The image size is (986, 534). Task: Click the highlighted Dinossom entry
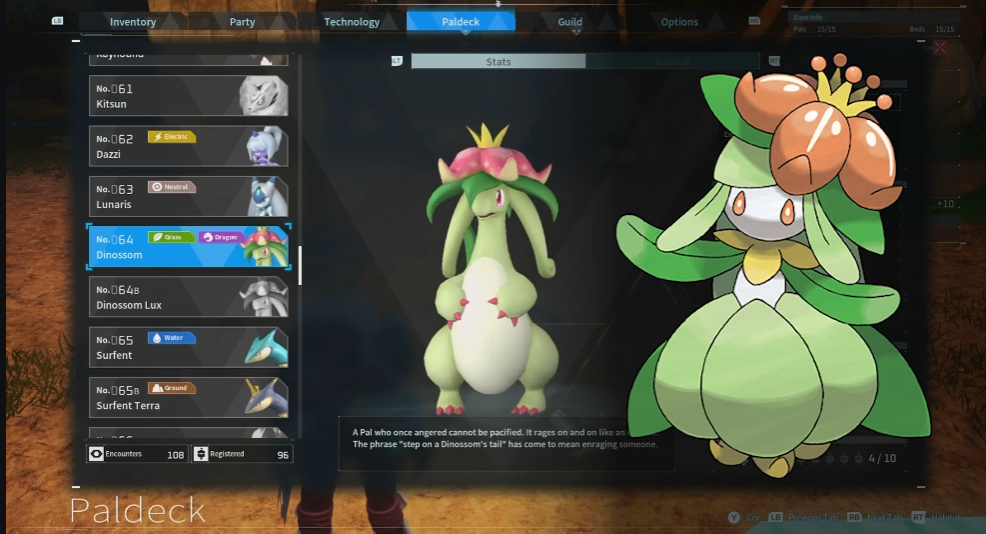188,247
